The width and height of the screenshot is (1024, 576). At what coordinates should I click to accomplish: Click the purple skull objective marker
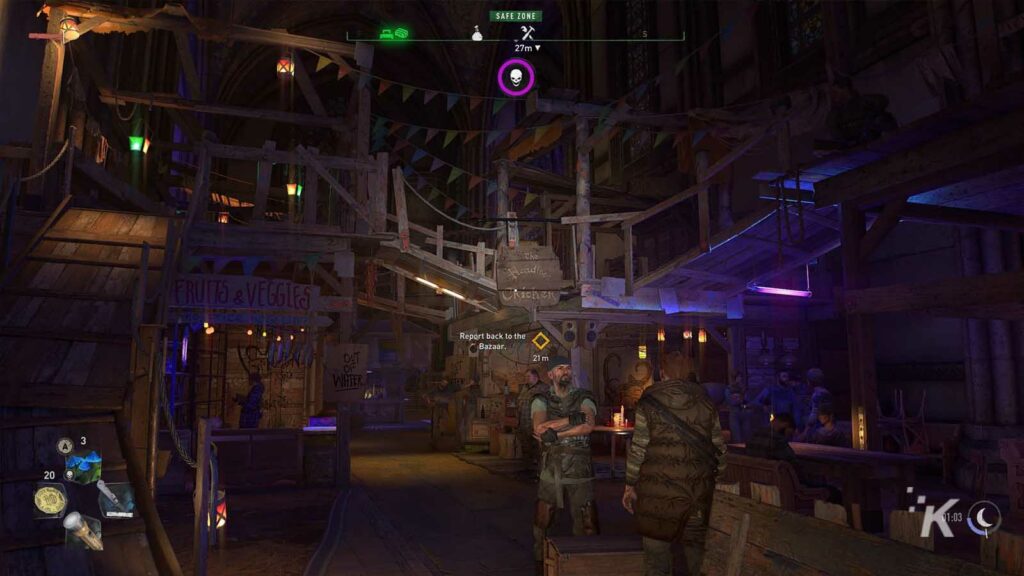[516, 78]
